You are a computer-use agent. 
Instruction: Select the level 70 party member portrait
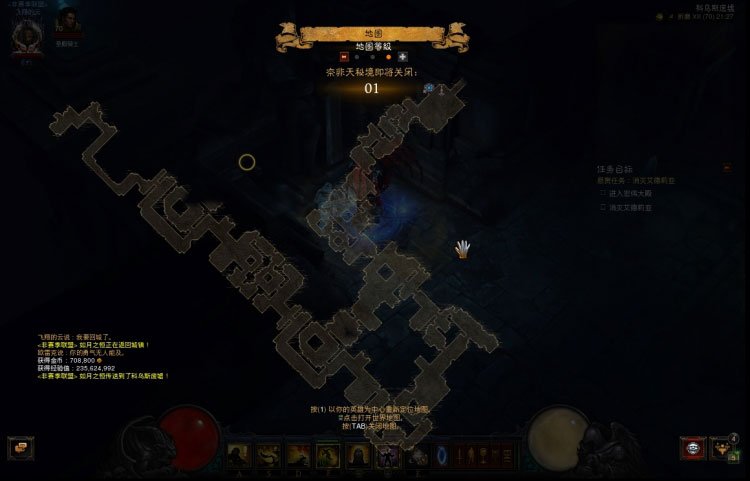click(67, 23)
